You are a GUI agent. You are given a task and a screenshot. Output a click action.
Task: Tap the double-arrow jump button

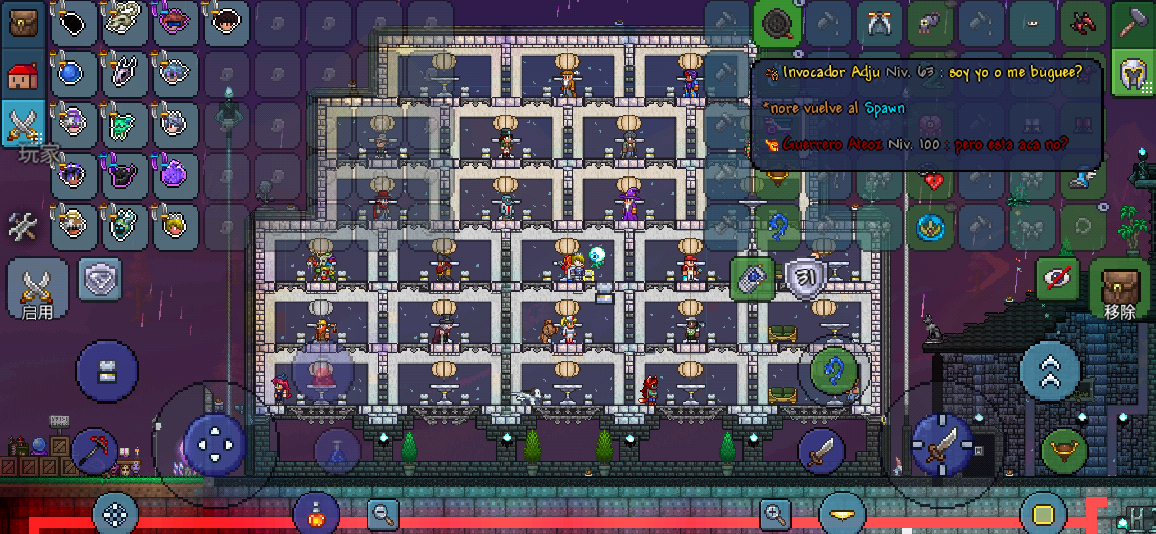coord(1049,372)
